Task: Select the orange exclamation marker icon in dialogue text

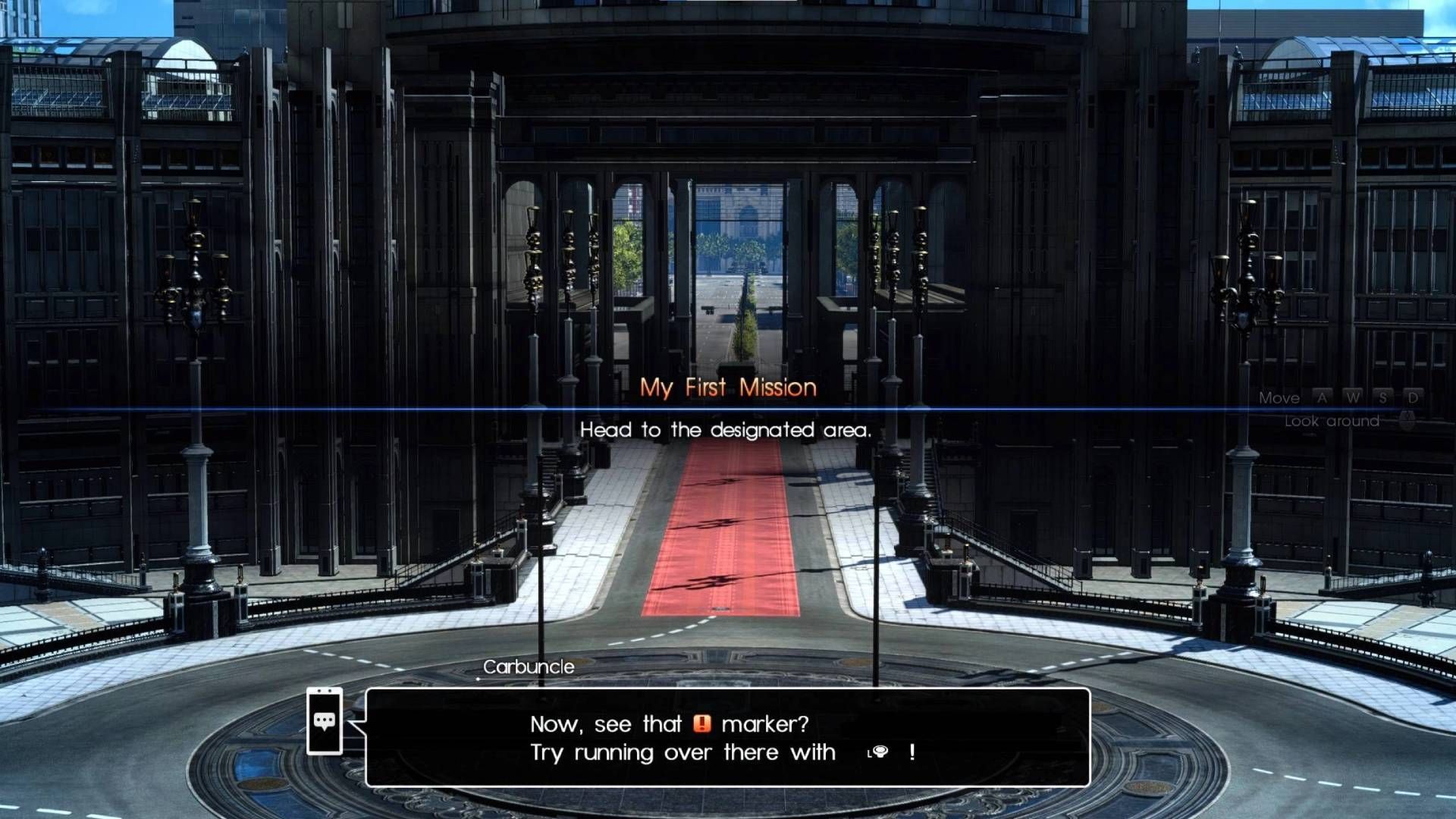Action: tap(703, 724)
